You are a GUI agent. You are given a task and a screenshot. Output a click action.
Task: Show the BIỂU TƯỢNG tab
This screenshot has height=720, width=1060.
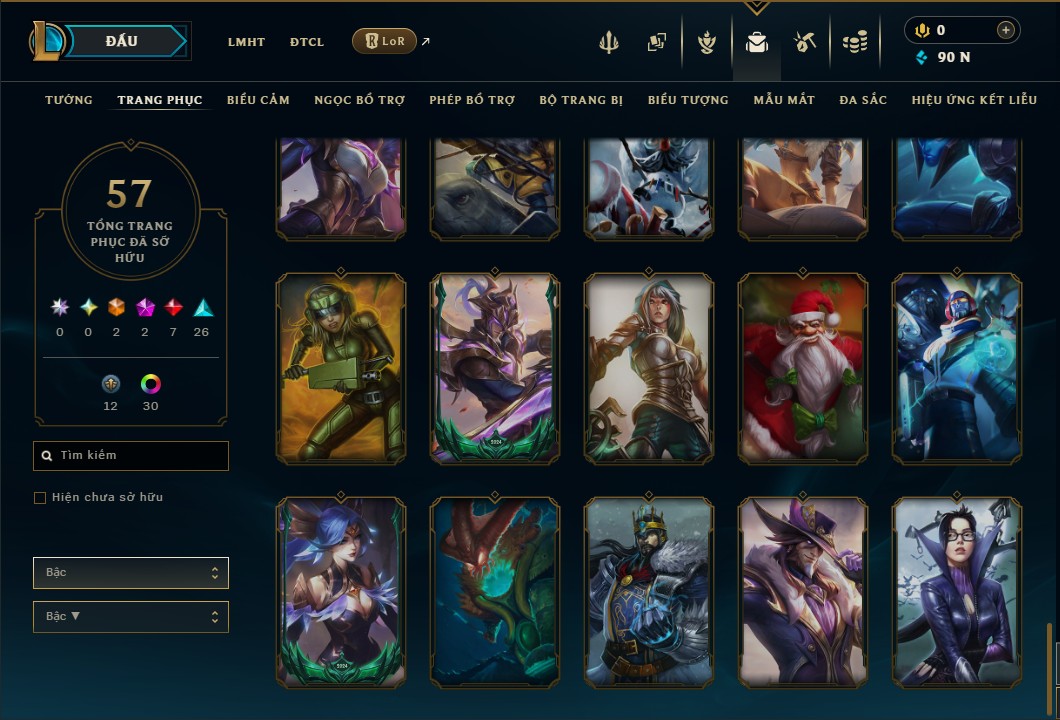[688, 100]
